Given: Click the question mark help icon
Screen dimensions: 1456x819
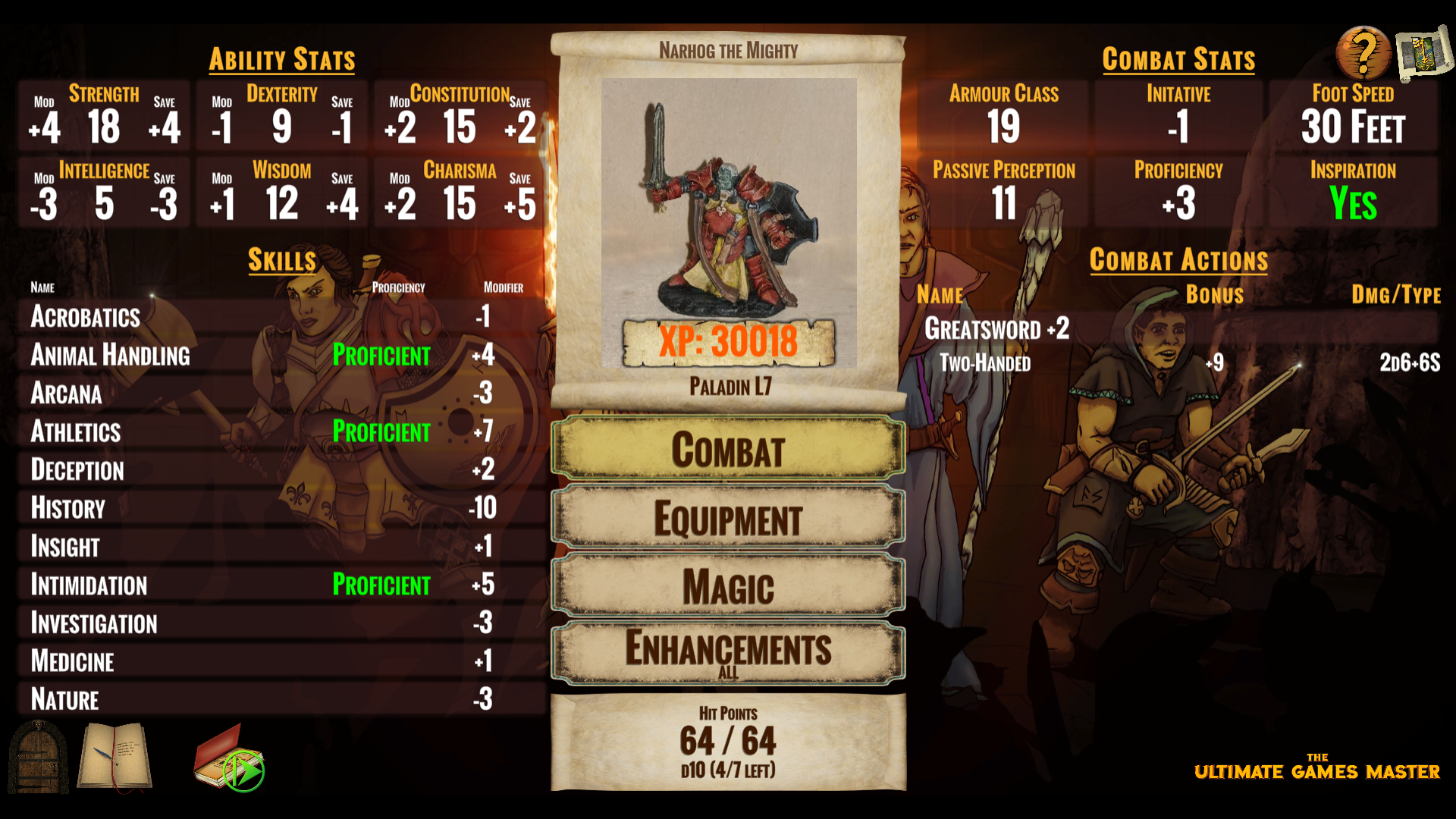Looking at the screenshot, I should 1363,53.
